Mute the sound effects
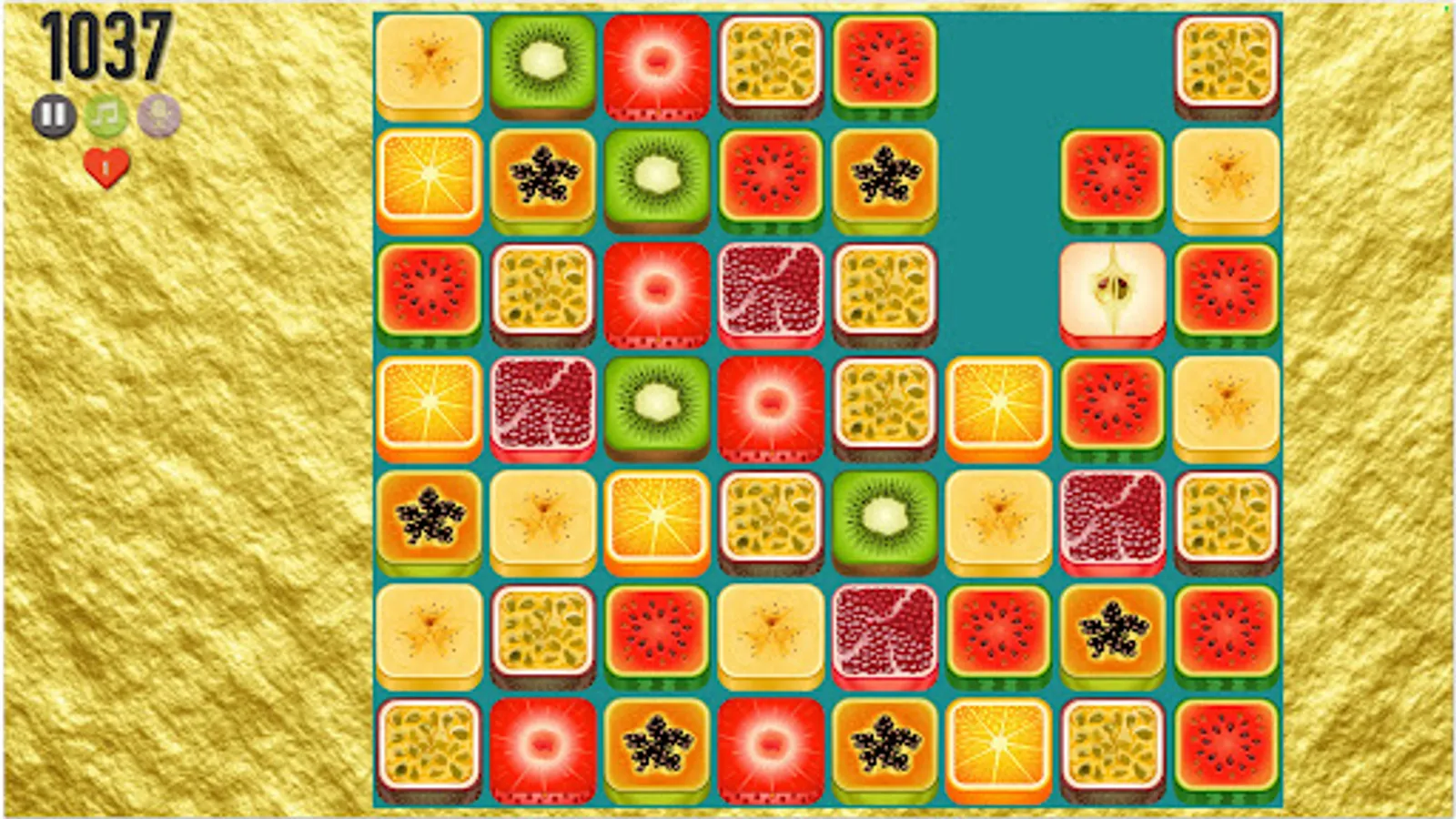1456x819 pixels. 157,116
